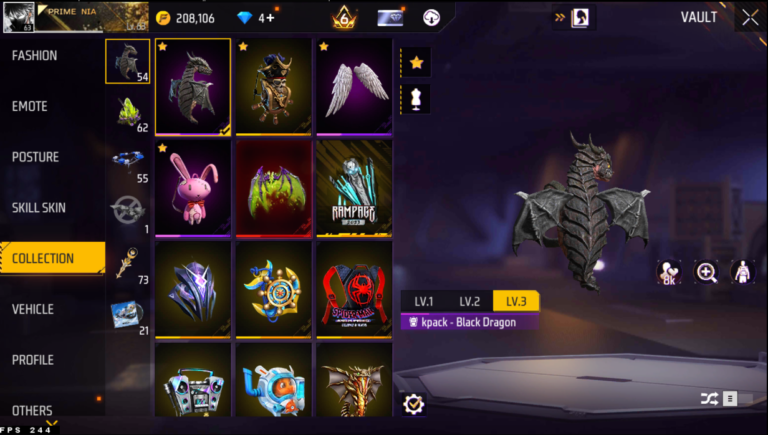Choose the Others menu entry
Screen dimensions: 768x435
point(32,410)
